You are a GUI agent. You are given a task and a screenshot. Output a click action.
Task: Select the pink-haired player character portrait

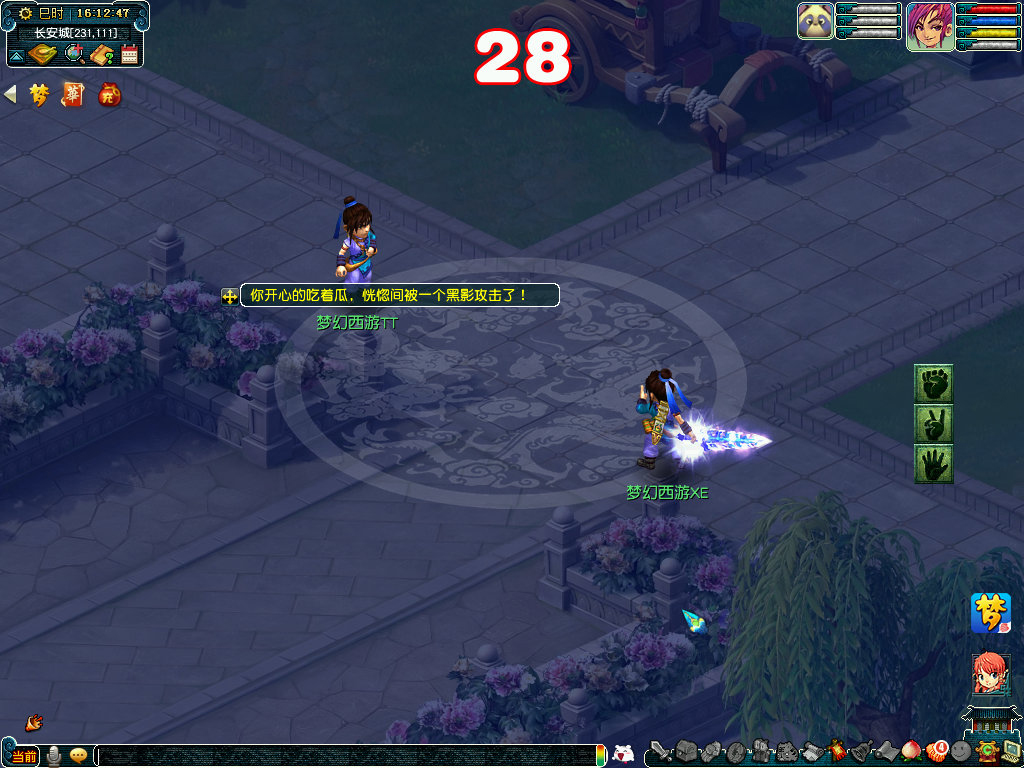(929, 26)
